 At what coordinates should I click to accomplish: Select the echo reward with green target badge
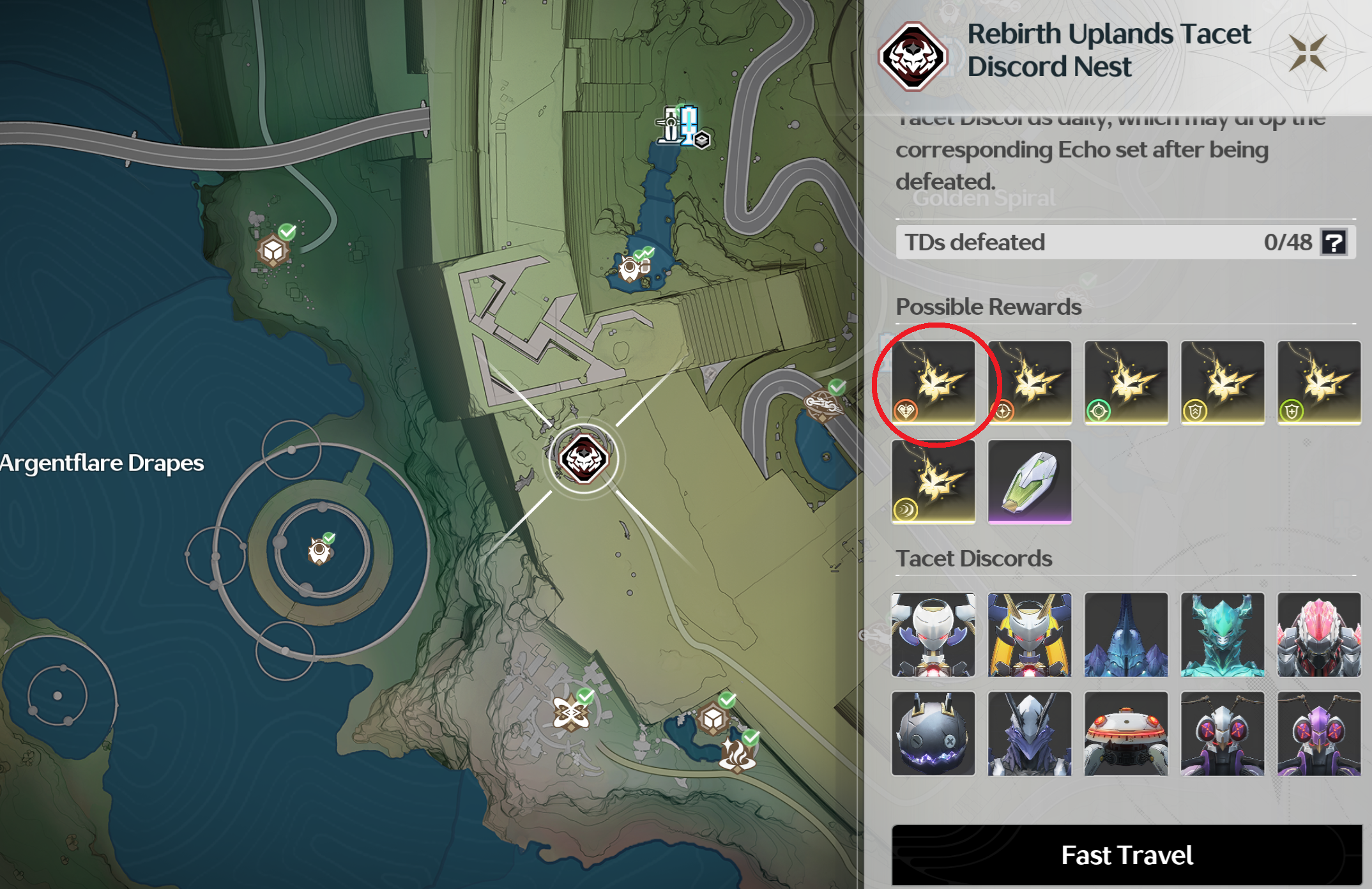click(x=1126, y=382)
